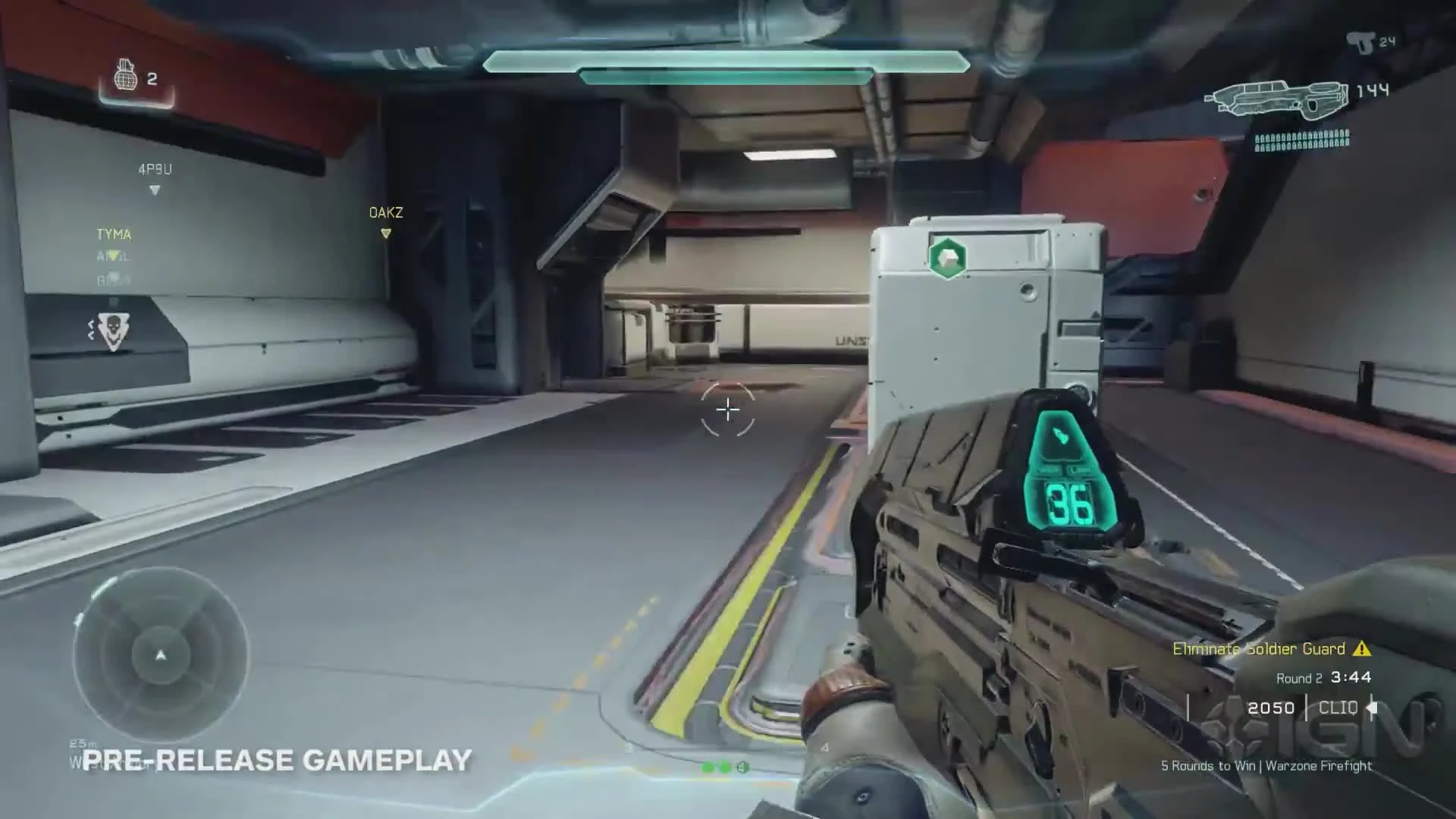The height and width of the screenshot is (819, 1456).
Task: Click the ammo belt icon under the rifle
Action: click(x=1304, y=140)
